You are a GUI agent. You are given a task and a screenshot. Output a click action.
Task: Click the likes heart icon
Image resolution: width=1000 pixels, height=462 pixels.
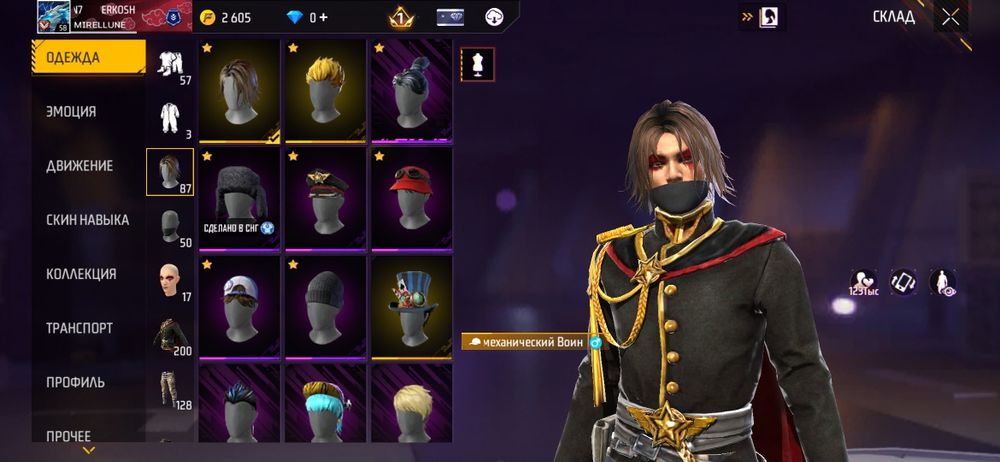tap(863, 282)
